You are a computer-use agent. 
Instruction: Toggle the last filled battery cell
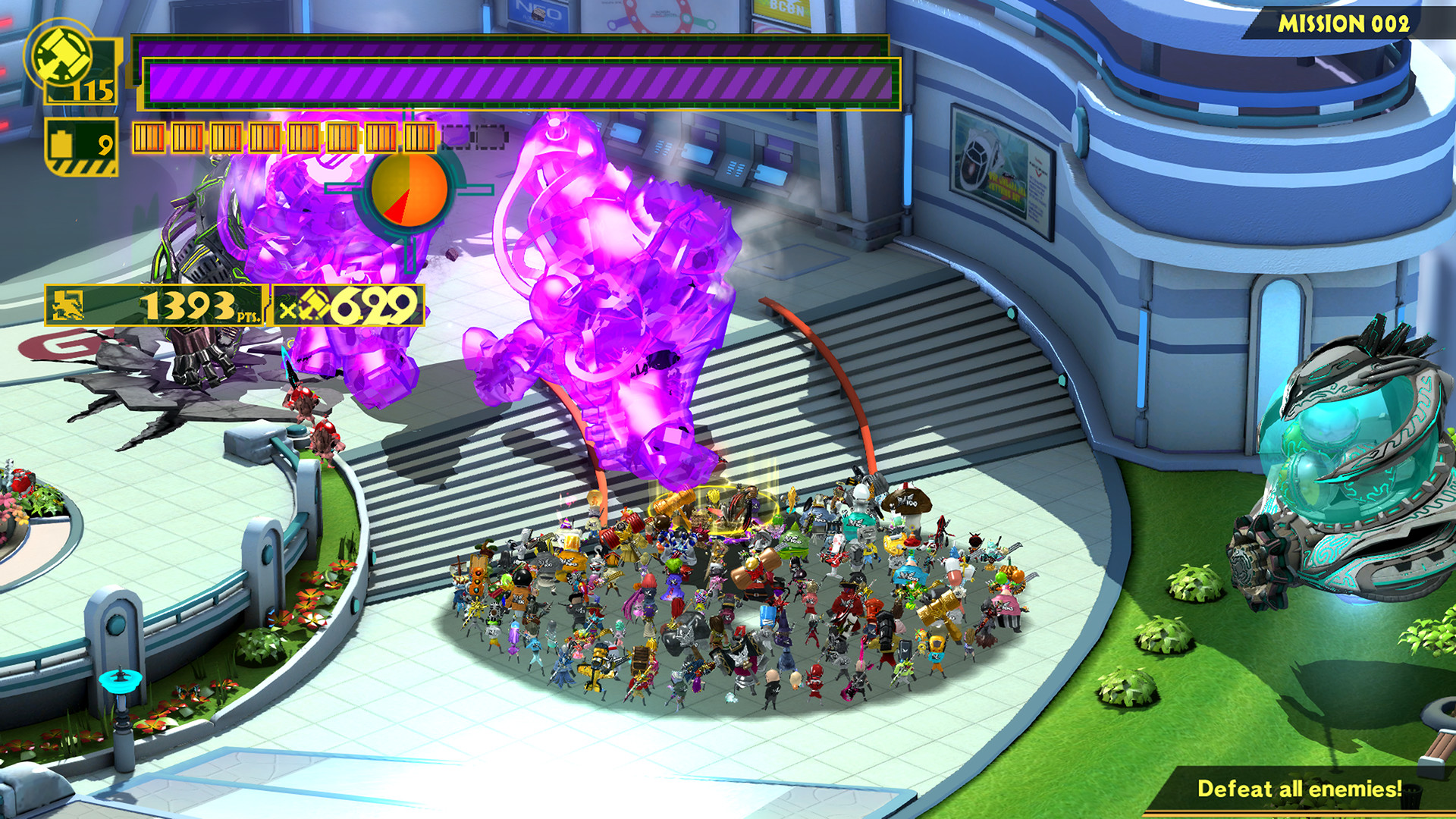pyautogui.click(x=419, y=136)
